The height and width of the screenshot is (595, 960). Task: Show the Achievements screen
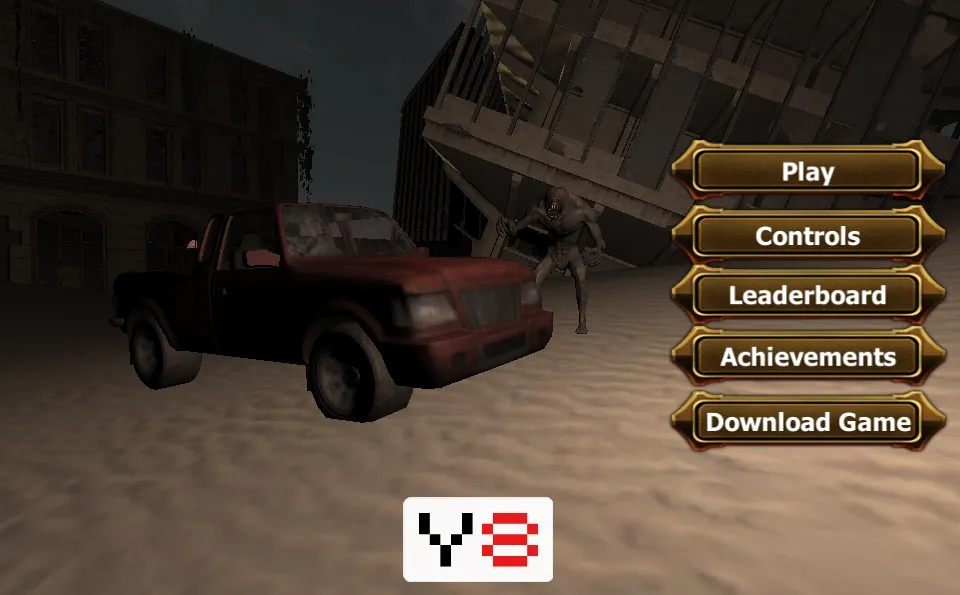point(807,357)
